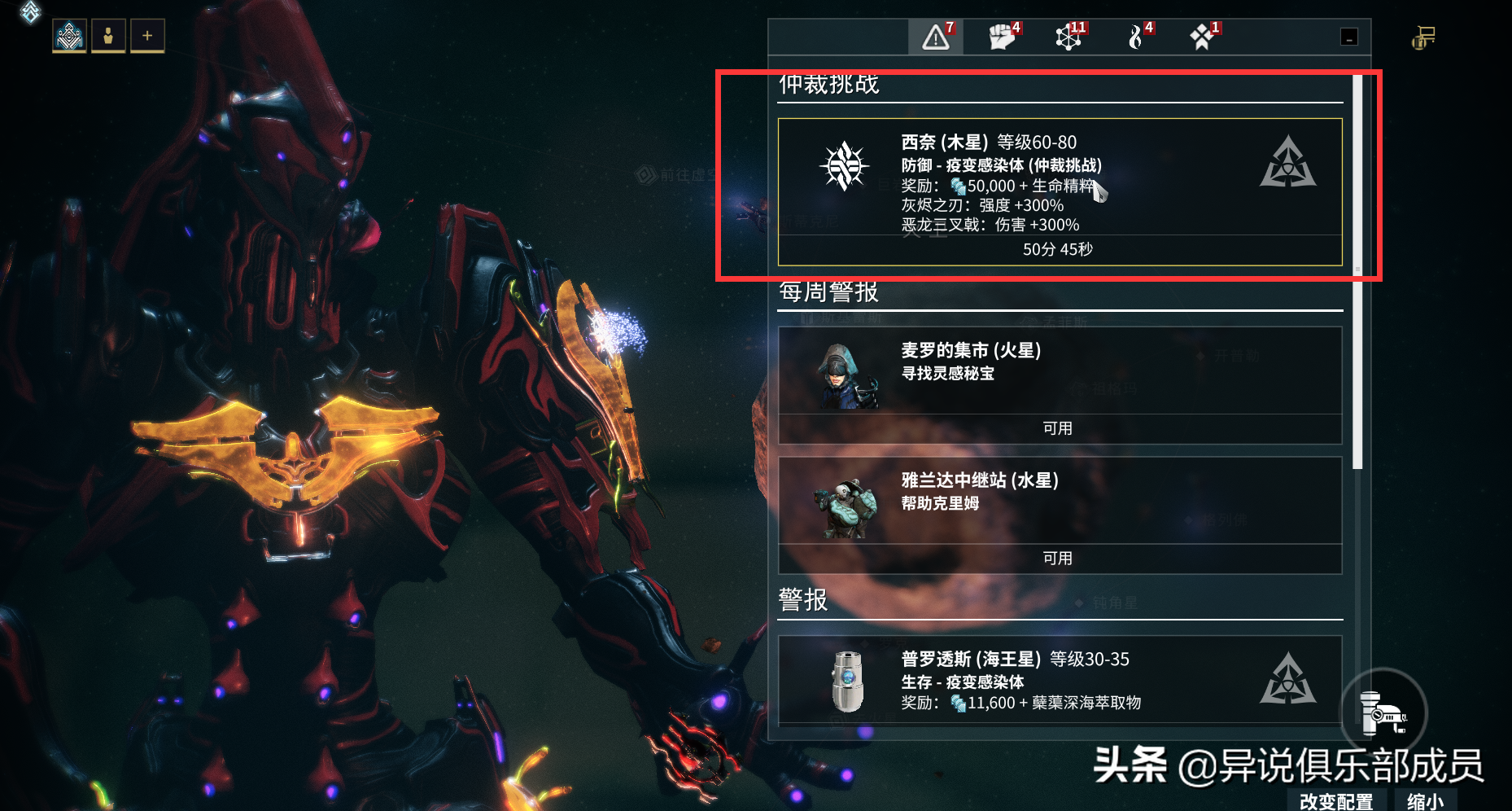Click the gold icon right of the panel

point(1423,38)
